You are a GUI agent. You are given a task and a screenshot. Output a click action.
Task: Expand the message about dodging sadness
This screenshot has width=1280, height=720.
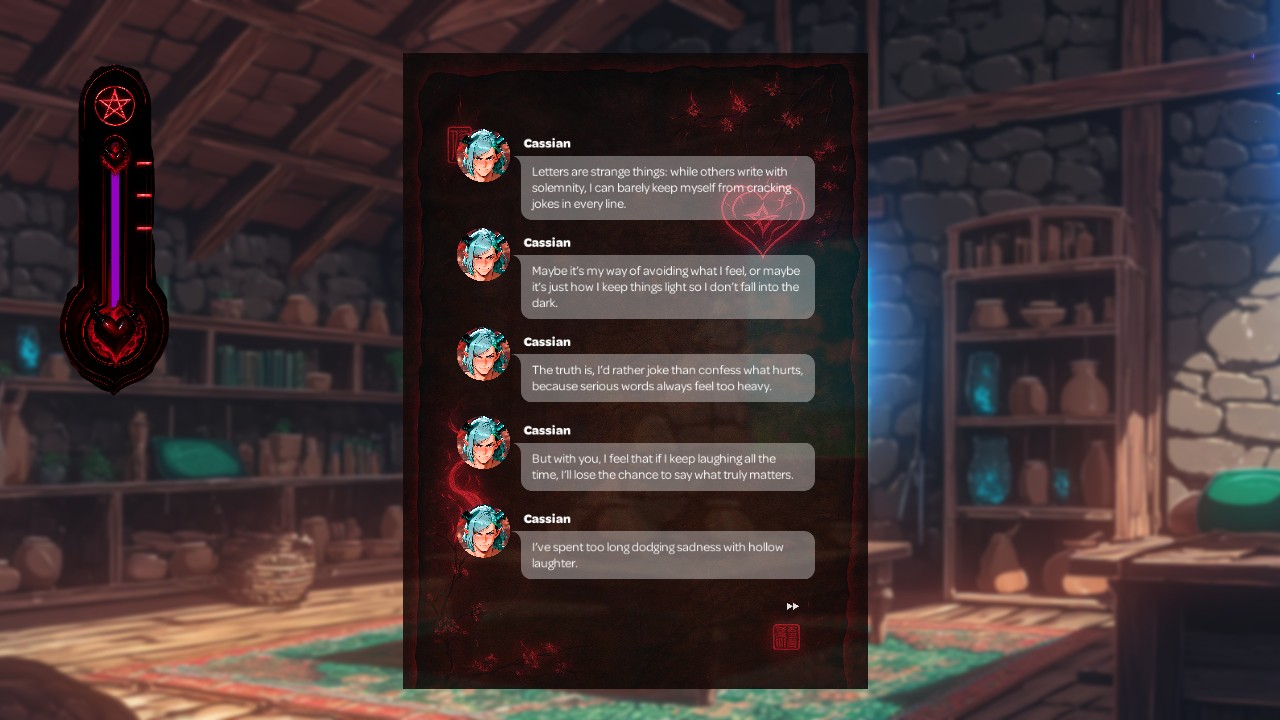click(667, 555)
